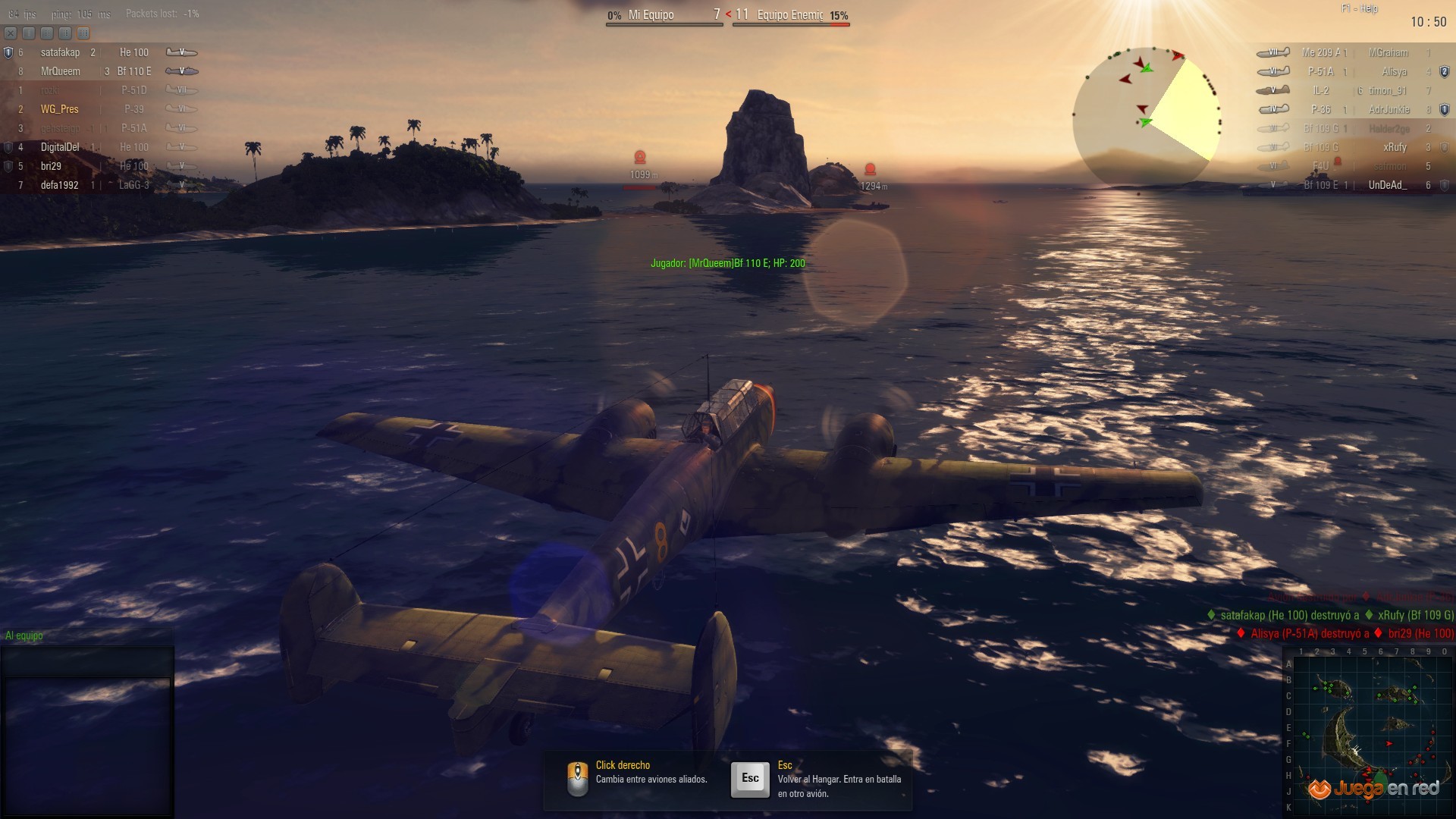The image size is (1456, 819).
Task: Pick bri29 from the team list
Action: (99, 166)
